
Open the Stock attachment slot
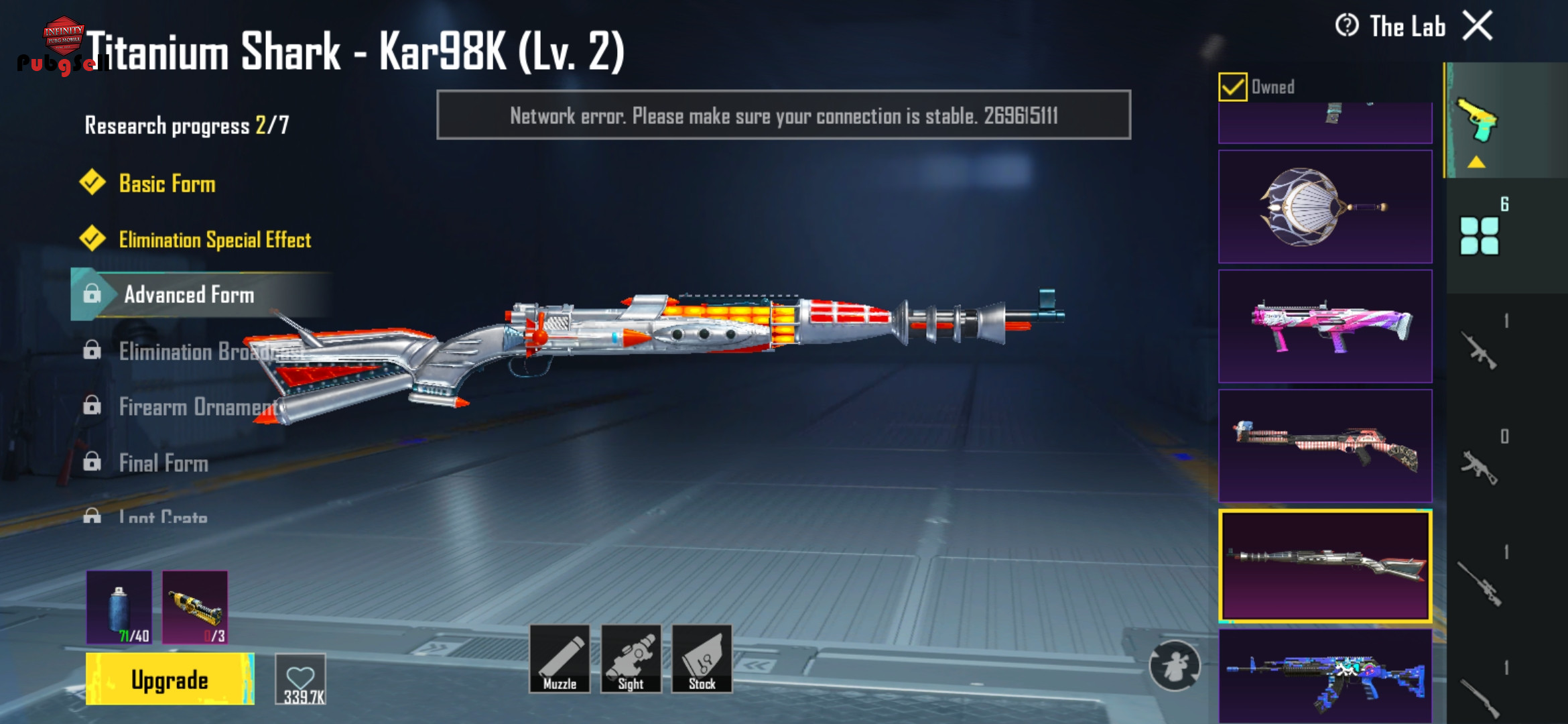(702, 659)
